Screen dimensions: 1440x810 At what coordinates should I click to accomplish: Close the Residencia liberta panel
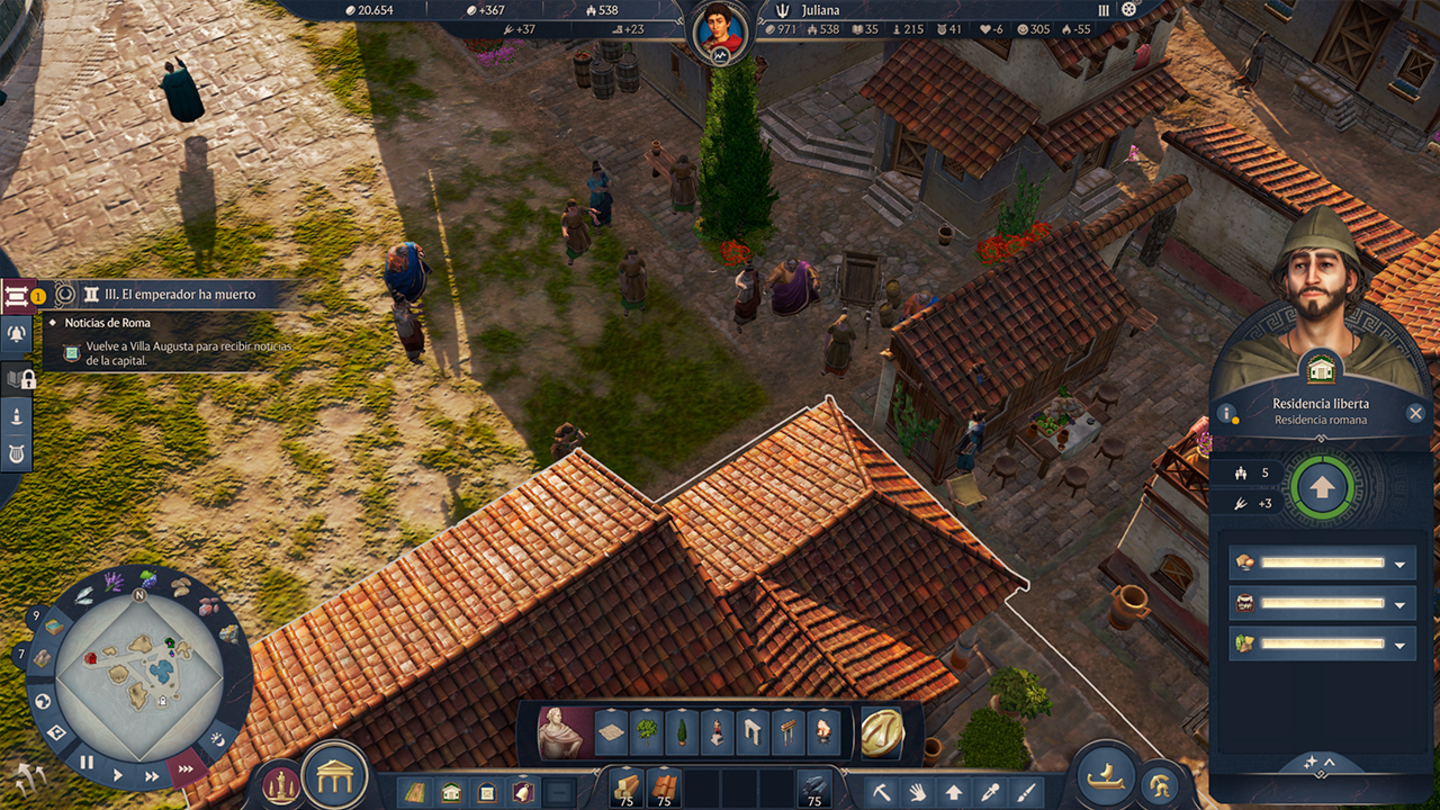coord(1415,412)
